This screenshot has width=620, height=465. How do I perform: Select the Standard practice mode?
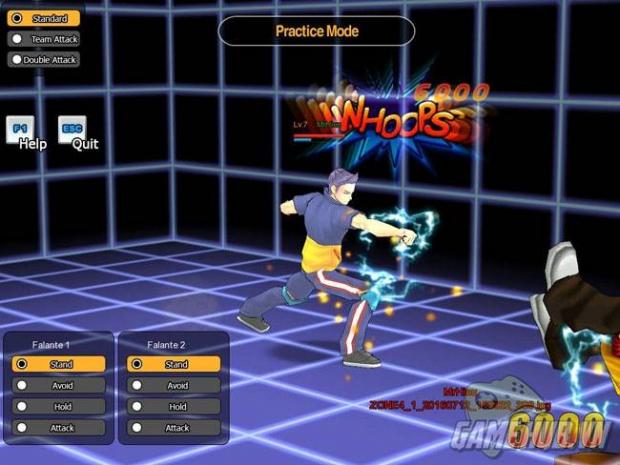(44, 18)
